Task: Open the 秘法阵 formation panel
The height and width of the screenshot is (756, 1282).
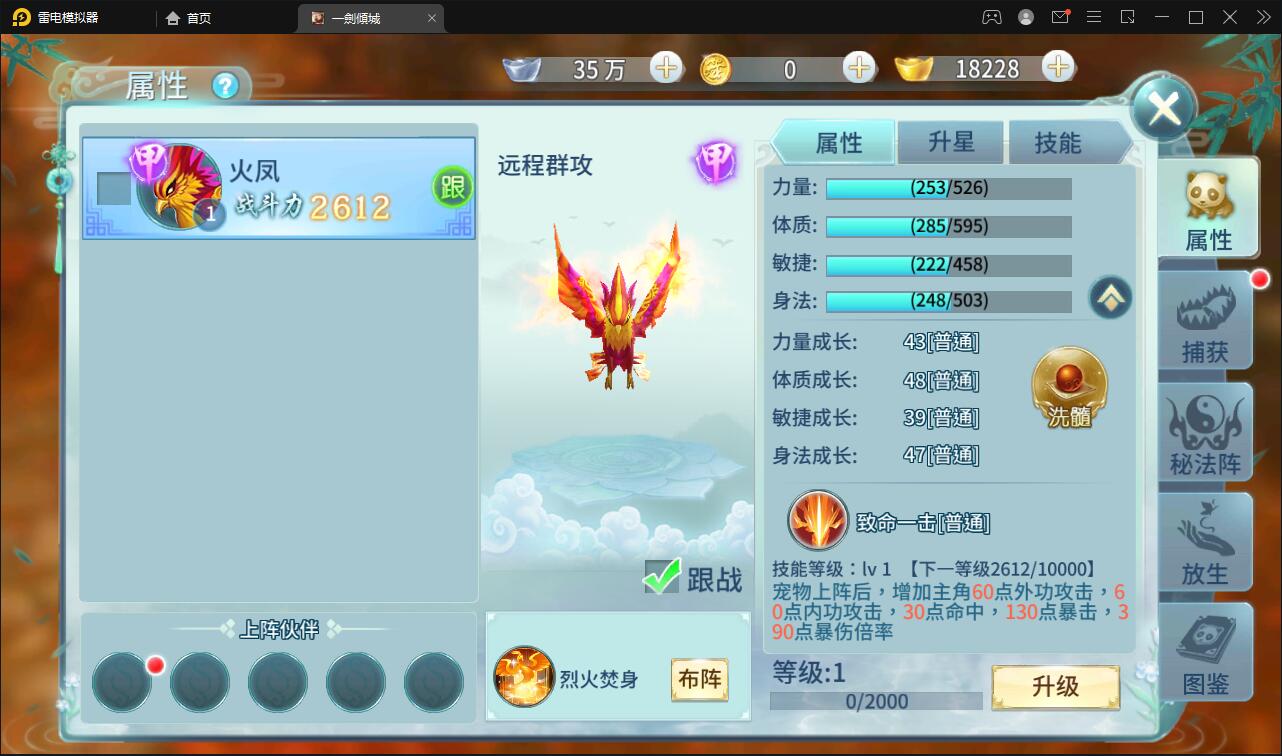Action: [1205, 432]
